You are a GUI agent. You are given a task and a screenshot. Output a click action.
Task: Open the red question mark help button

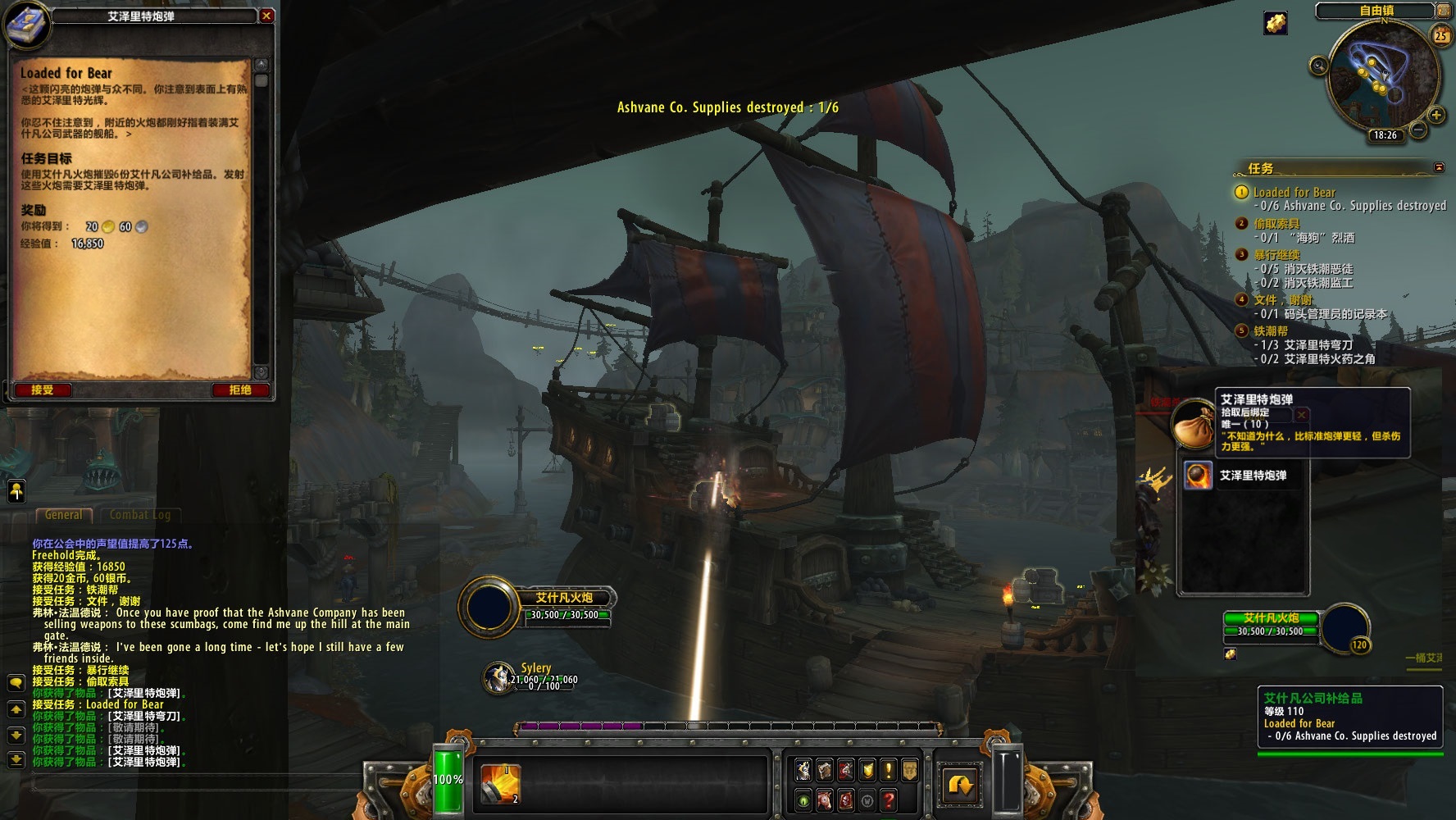point(888,799)
